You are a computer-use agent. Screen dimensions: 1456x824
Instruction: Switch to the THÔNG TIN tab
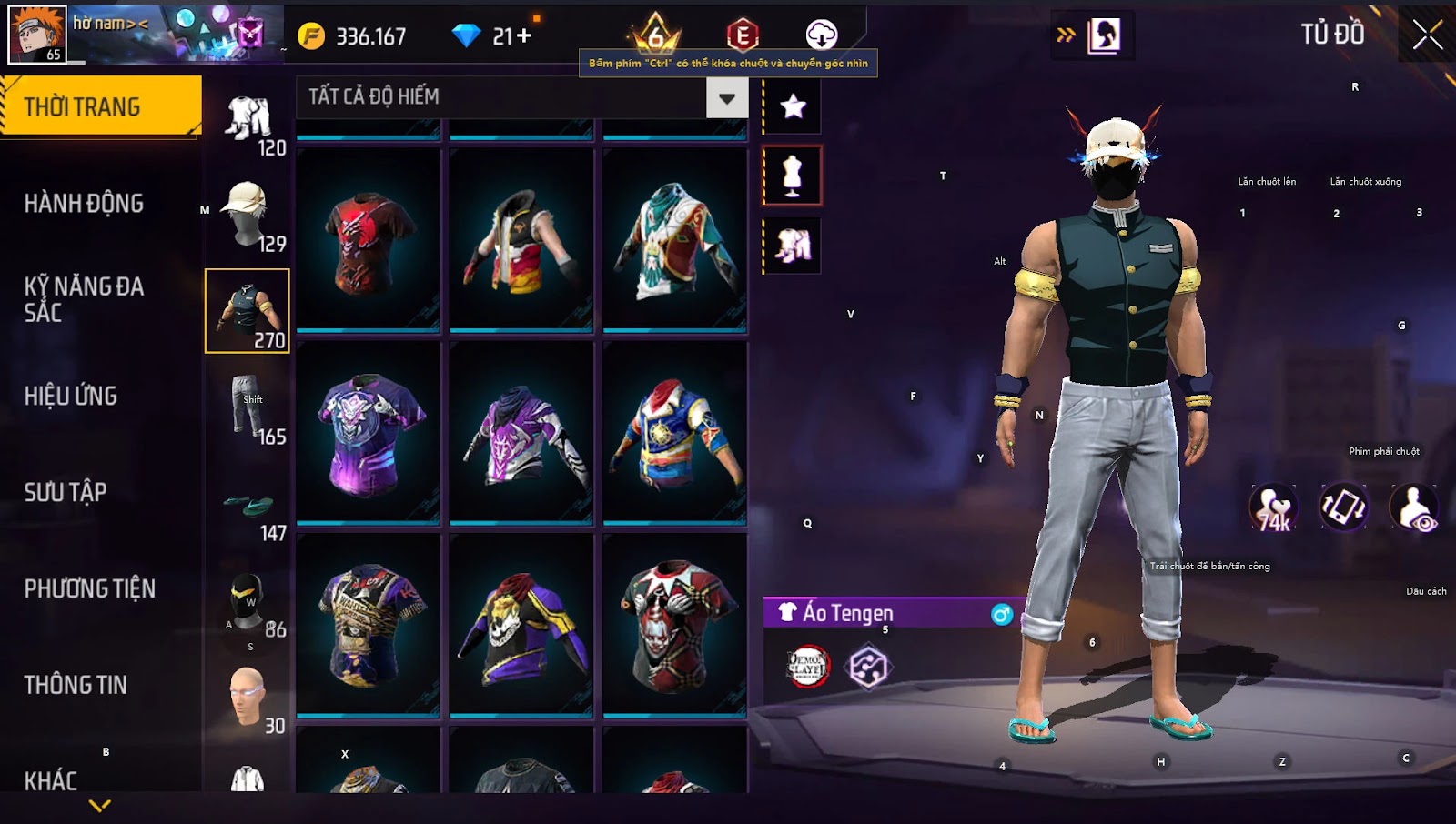(x=76, y=685)
